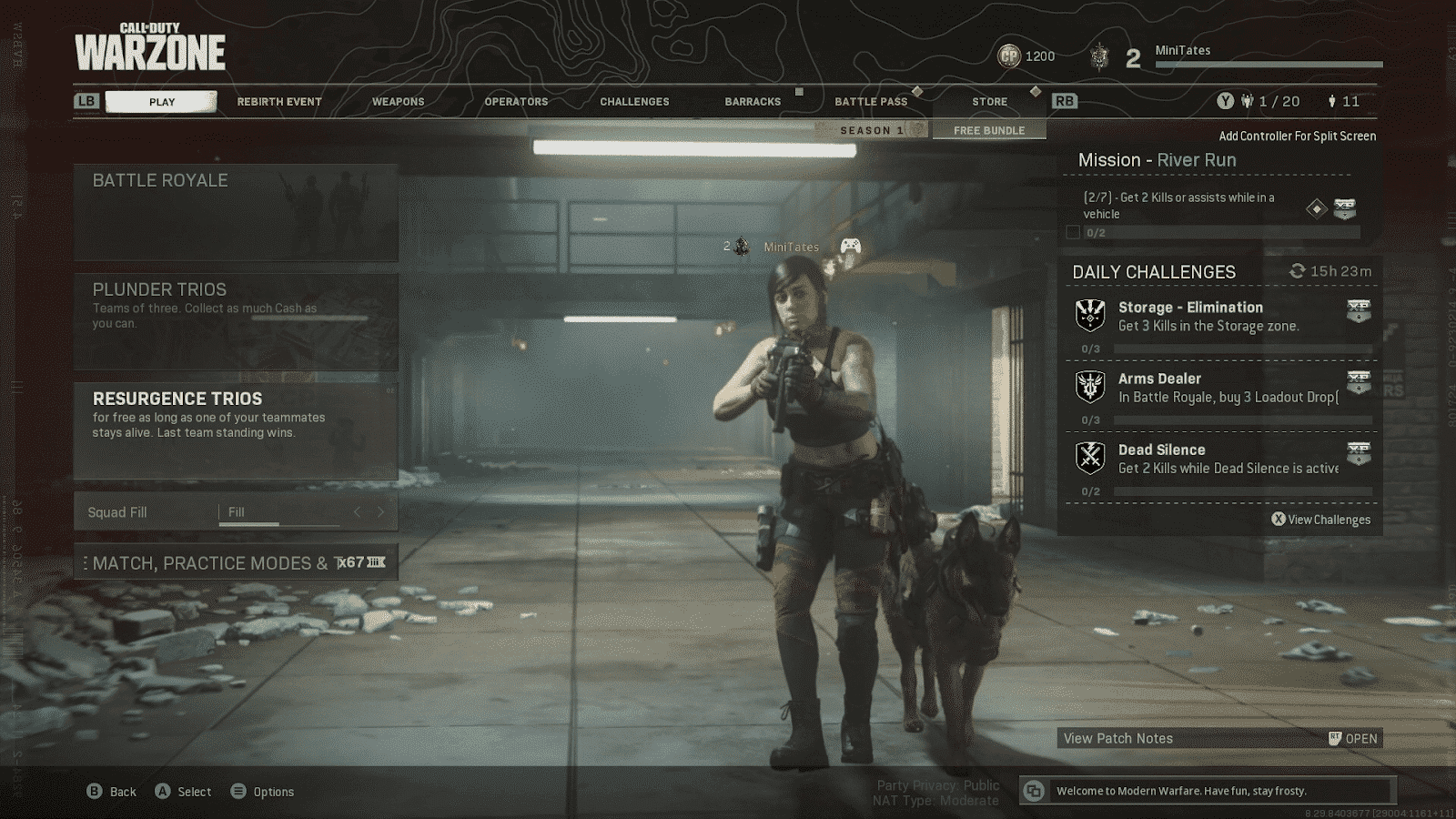Click the Arms Dealer winged crest icon

click(1089, 384)
